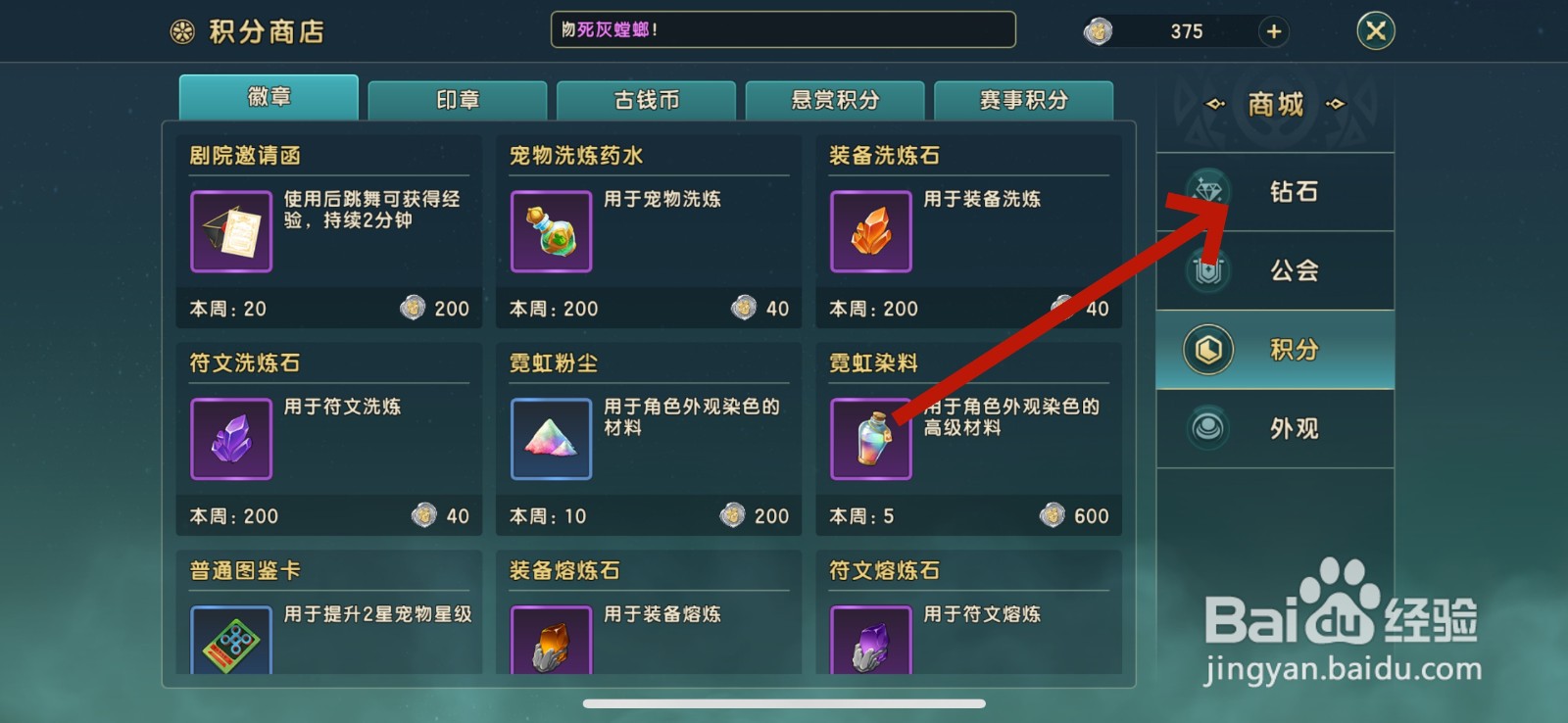The height and width of the screenshot is (723, 1568).
Task: Select the 霓虹染料 dye bottle icon
Action: [x=870, y=439]
